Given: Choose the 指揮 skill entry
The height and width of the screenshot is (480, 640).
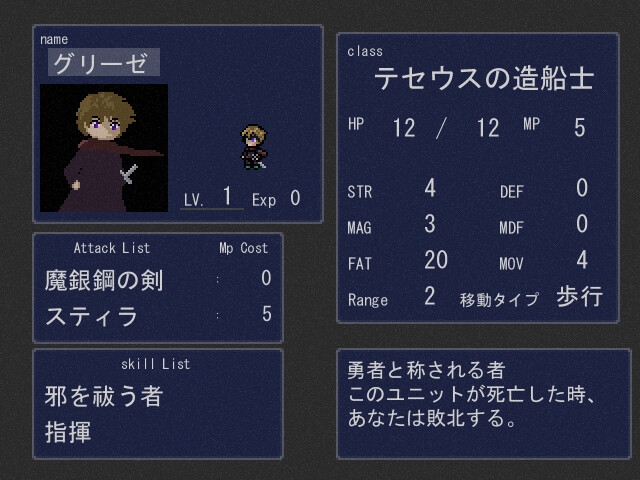Looking at the screenshot, I should click(66, 433).
